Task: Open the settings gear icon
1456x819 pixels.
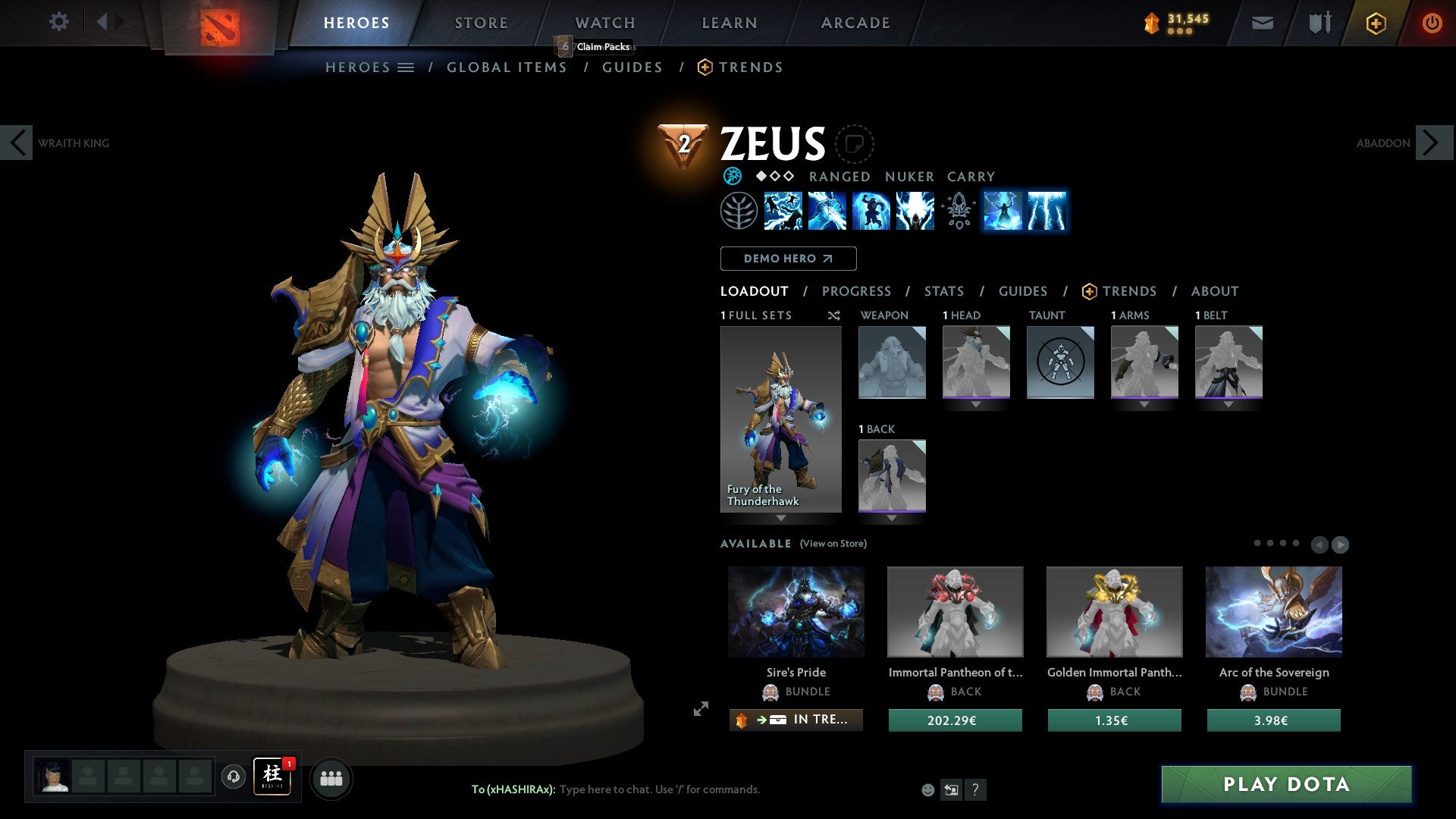Action: pos(58,23)
